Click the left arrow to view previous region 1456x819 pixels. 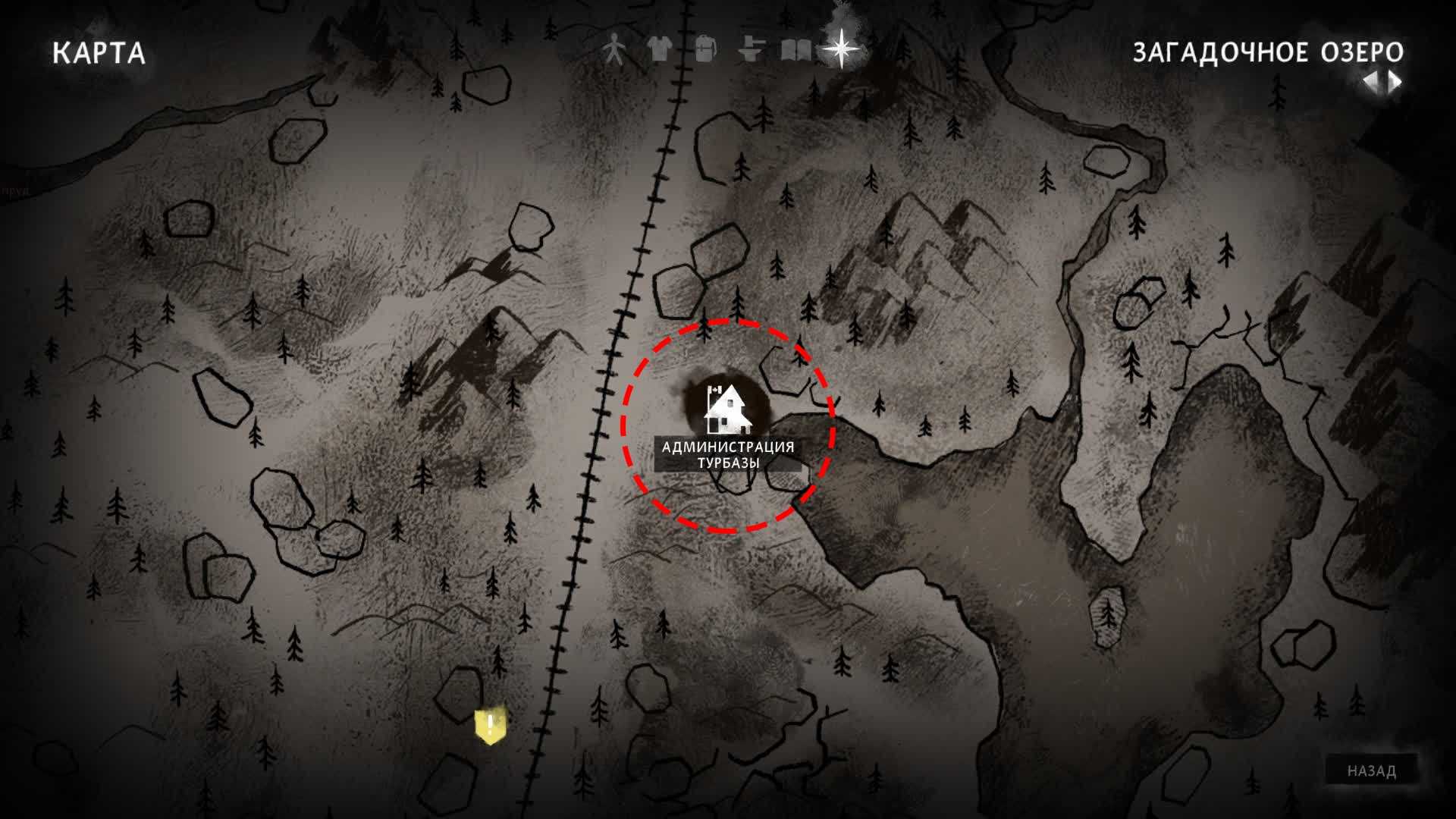tap(1372, 82)
